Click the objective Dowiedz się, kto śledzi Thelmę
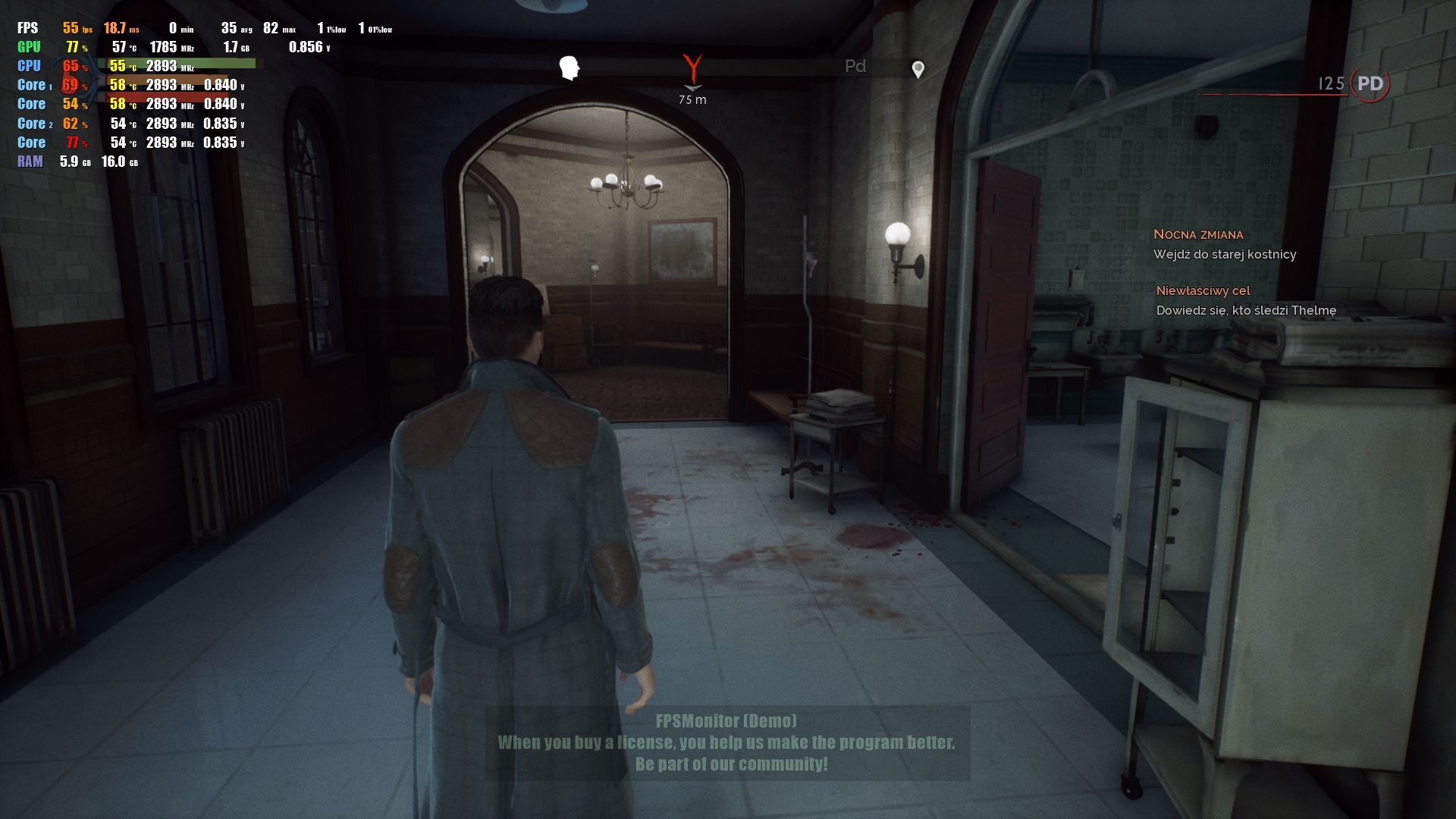 click(x=1247, y=310)
